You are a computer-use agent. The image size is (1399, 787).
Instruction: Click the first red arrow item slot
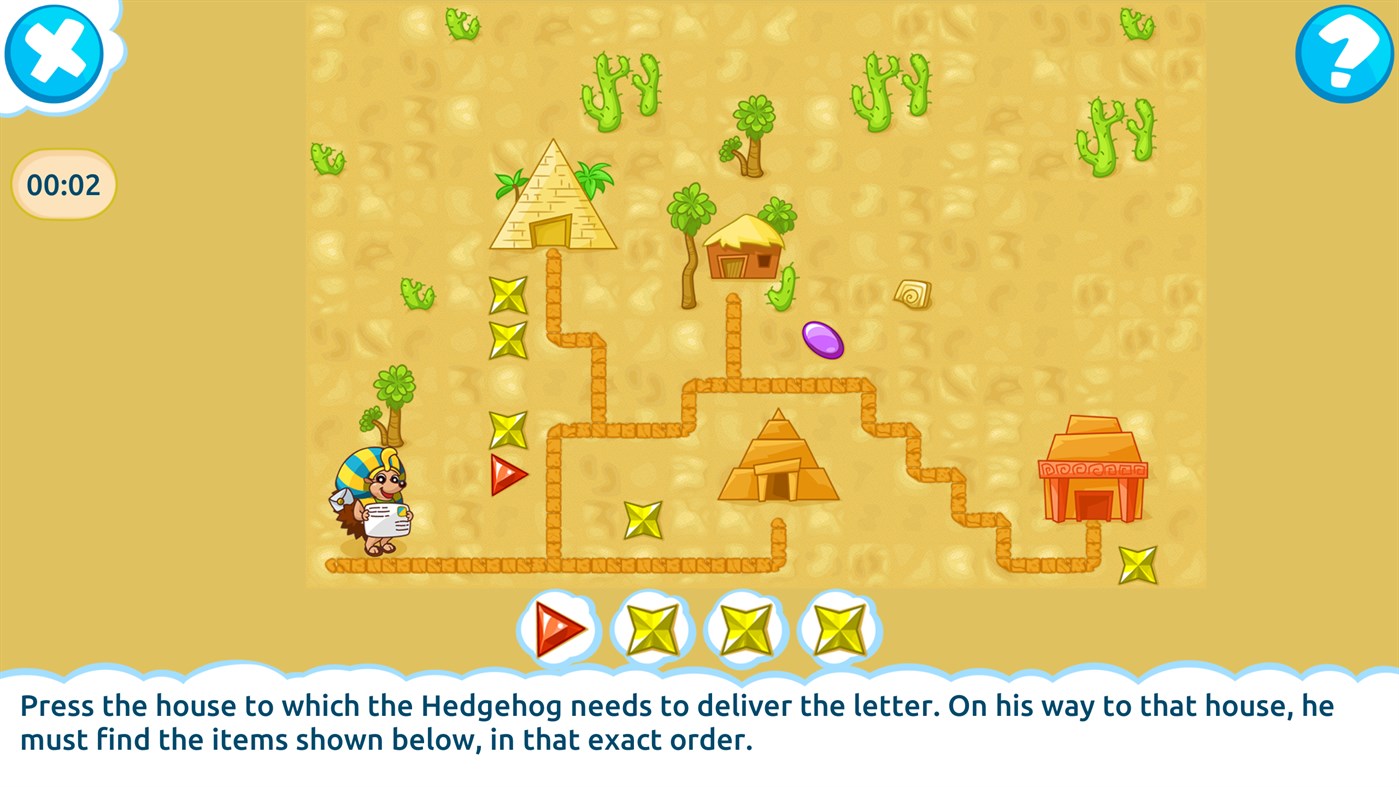pyautogui.click(x=558, y=629)
